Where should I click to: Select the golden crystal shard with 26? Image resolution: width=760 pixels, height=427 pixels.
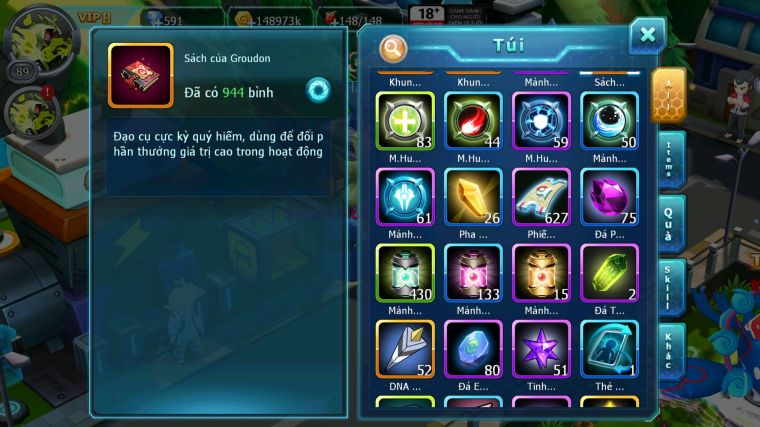point(473,196)
